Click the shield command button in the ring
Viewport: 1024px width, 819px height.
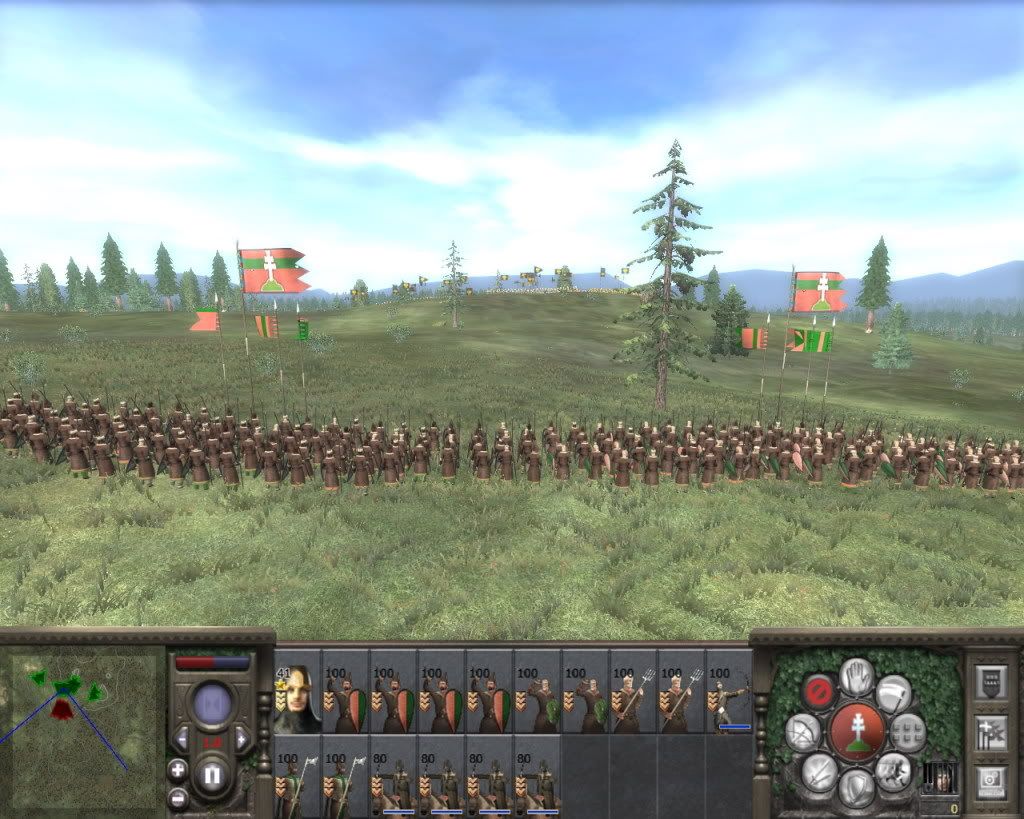[857, 788]
